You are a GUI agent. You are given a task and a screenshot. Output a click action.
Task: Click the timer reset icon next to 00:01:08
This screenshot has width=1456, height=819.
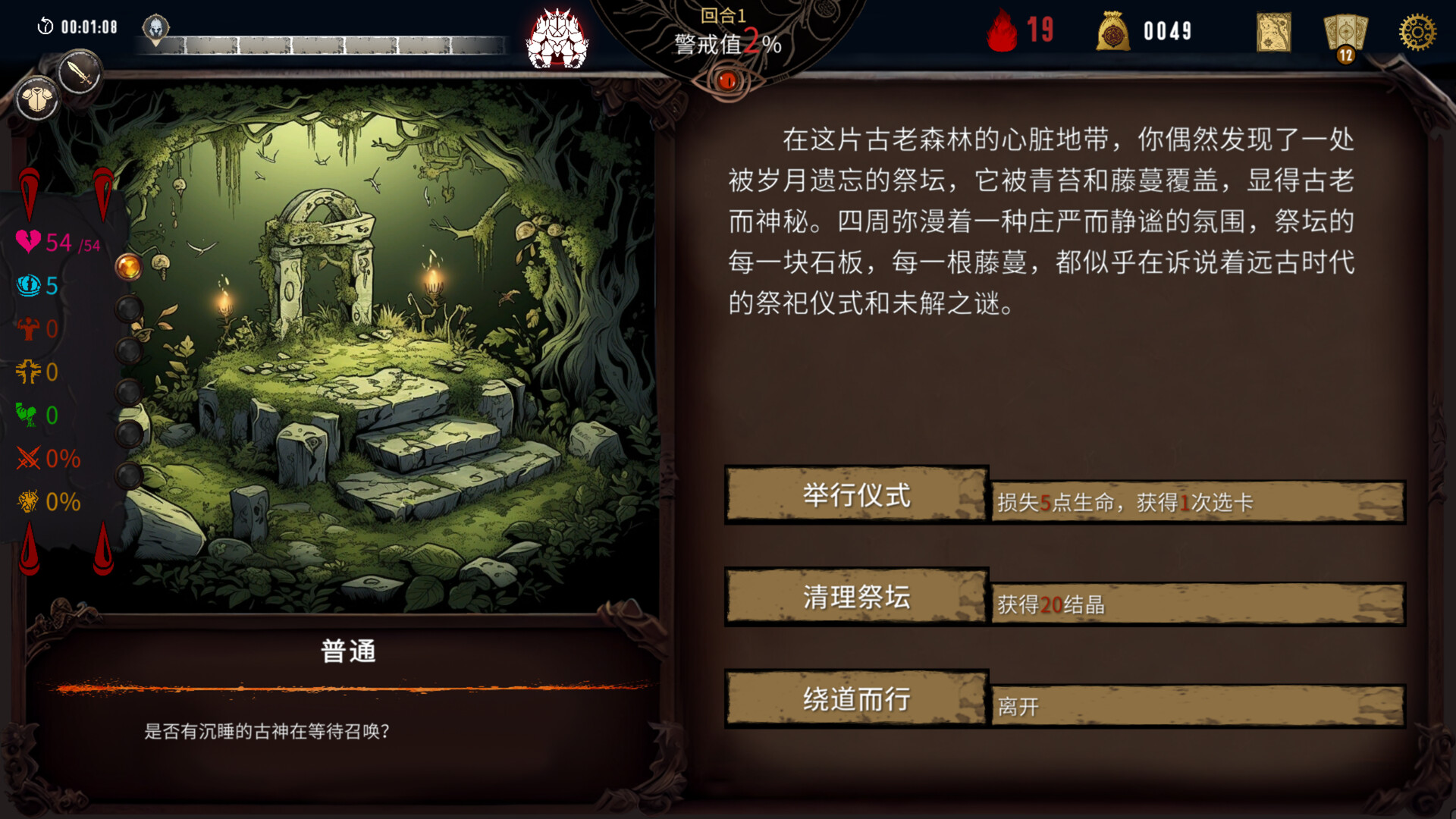(x=47, y=24)
